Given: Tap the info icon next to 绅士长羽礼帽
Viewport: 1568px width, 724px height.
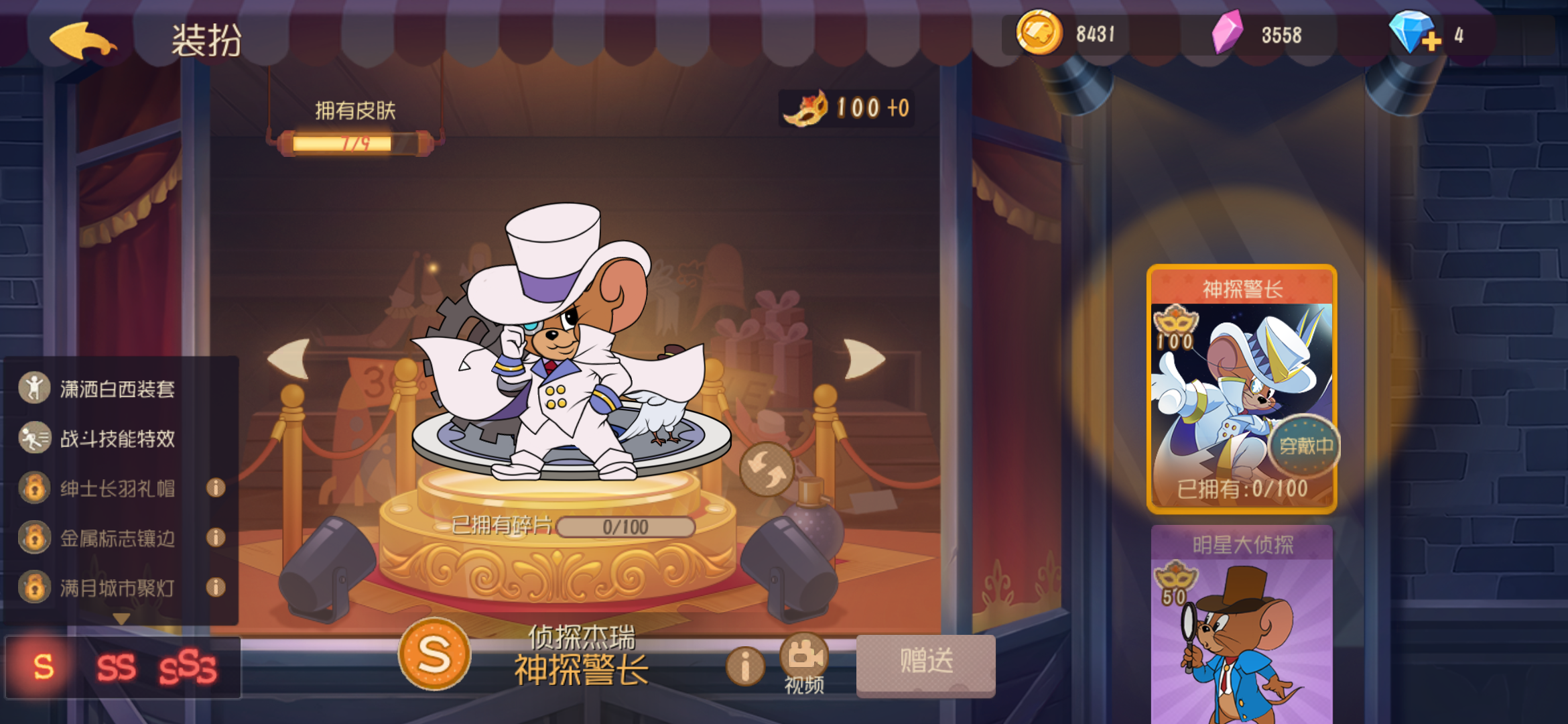Looking at the screenshot, I should 216,489.
